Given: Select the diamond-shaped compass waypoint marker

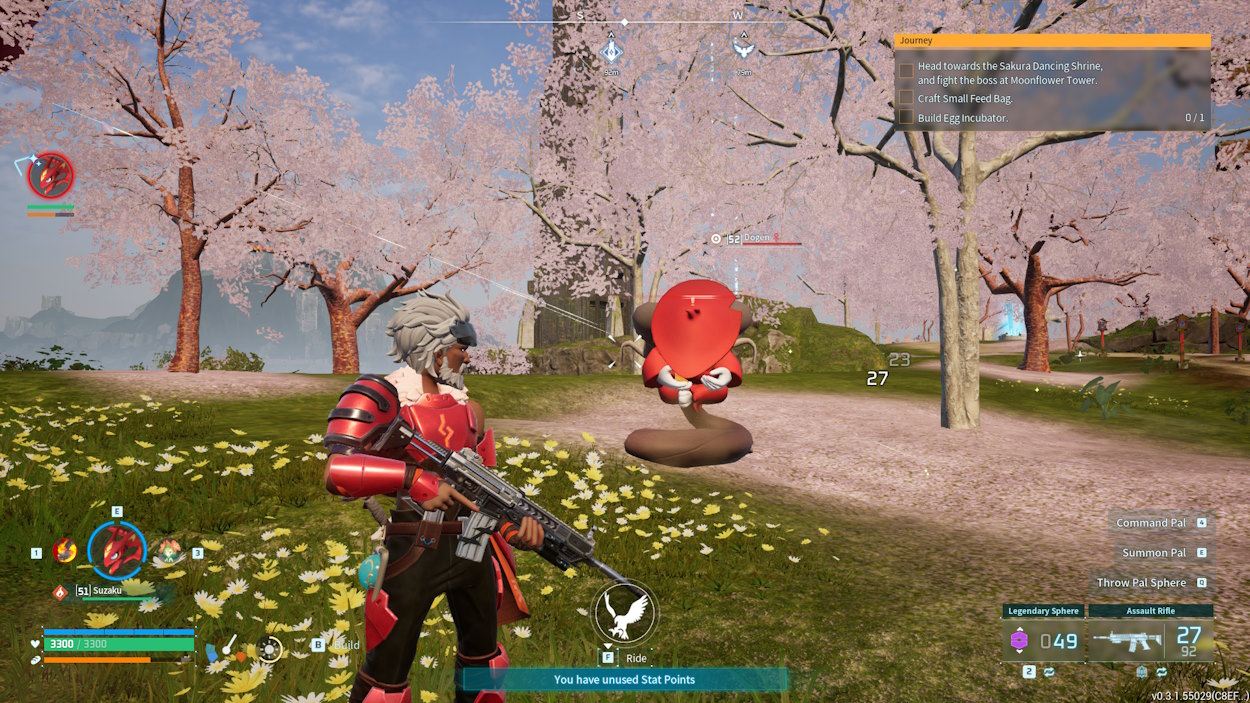Looking at the screenshot, I should (611, 49).
